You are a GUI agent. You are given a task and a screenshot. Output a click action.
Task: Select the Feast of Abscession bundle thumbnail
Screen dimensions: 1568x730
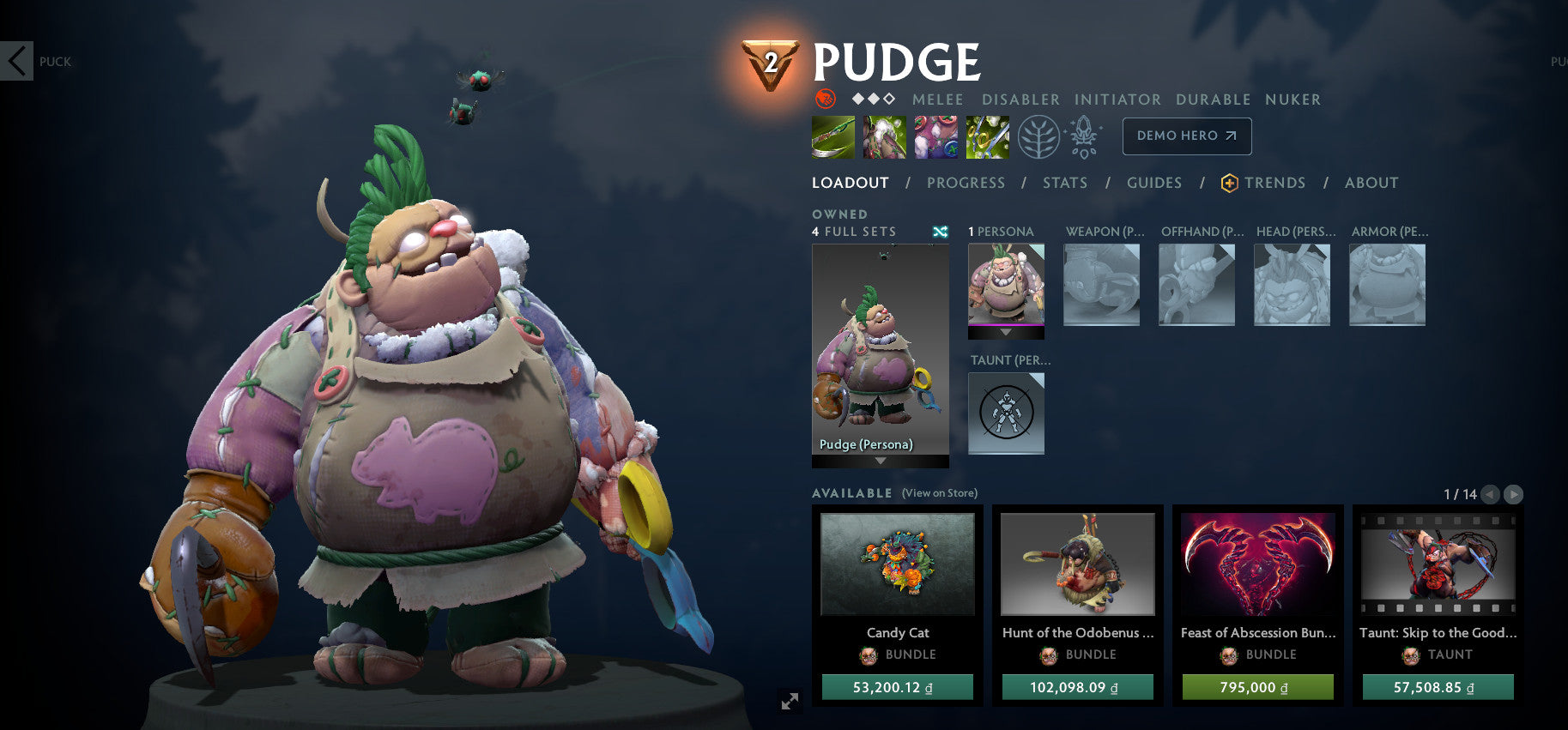pyautogui.click(x=1257, y=564)
